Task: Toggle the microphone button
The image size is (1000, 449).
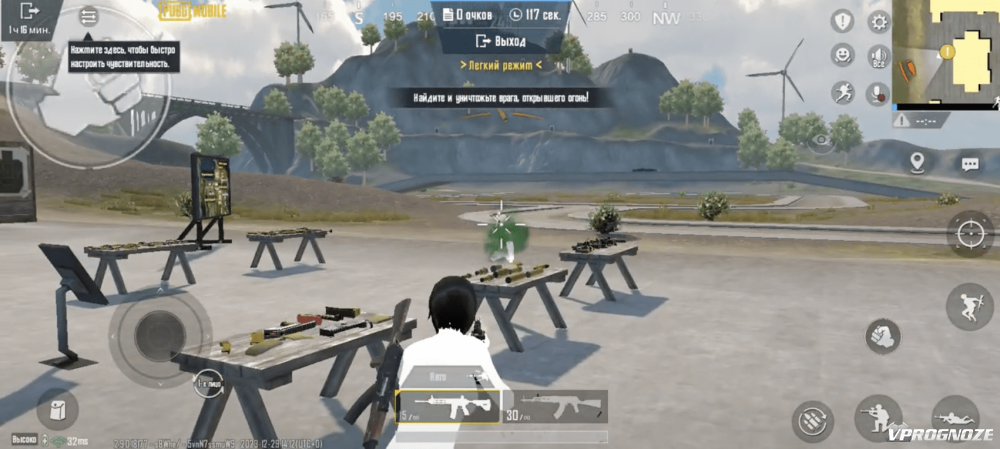Action: pos(879,92)
